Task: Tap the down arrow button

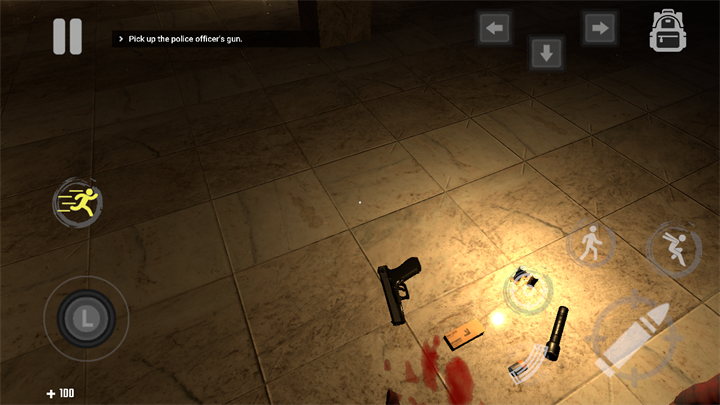Action: [x=546, y=53]
